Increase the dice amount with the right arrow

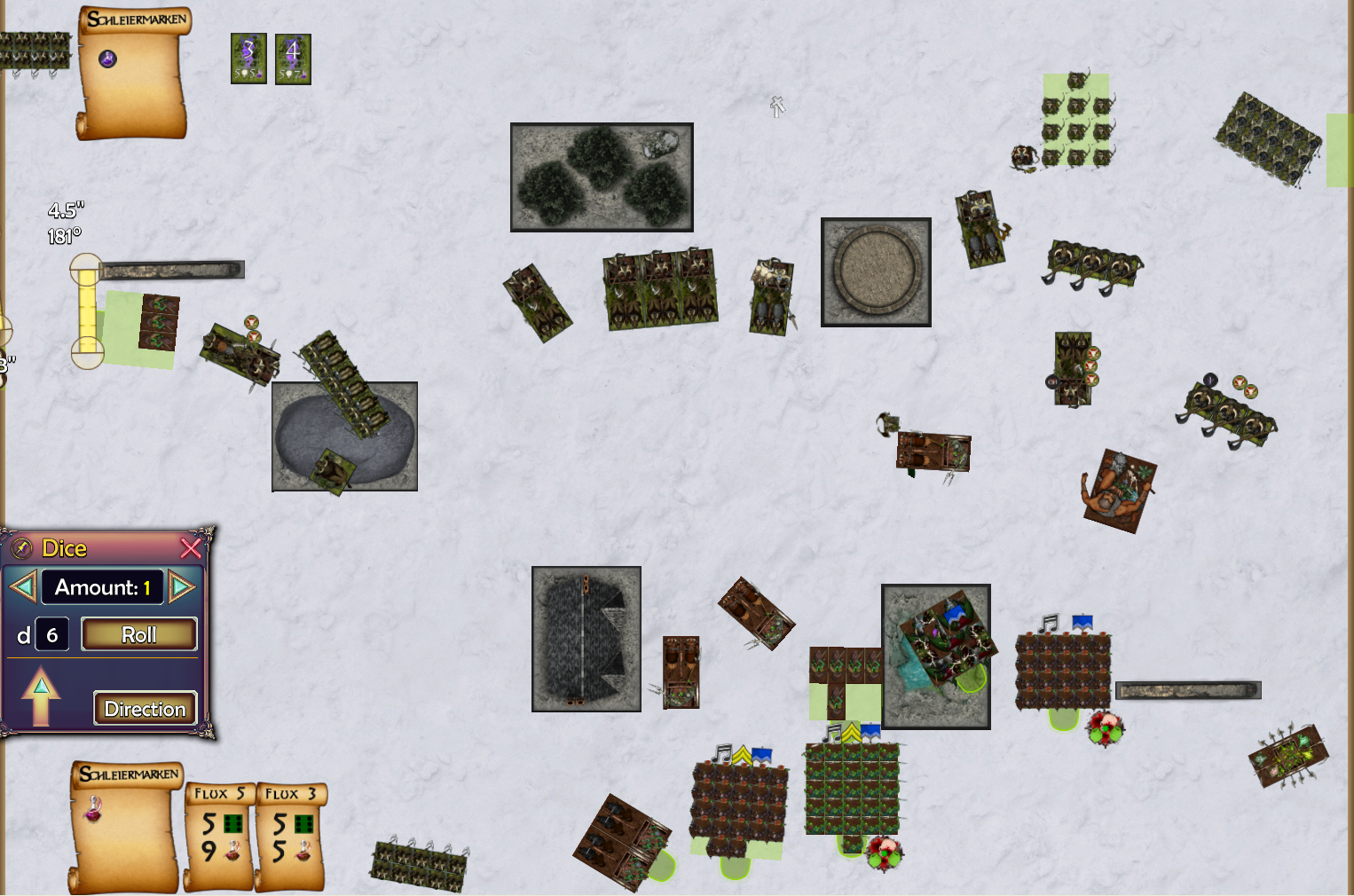182,587
